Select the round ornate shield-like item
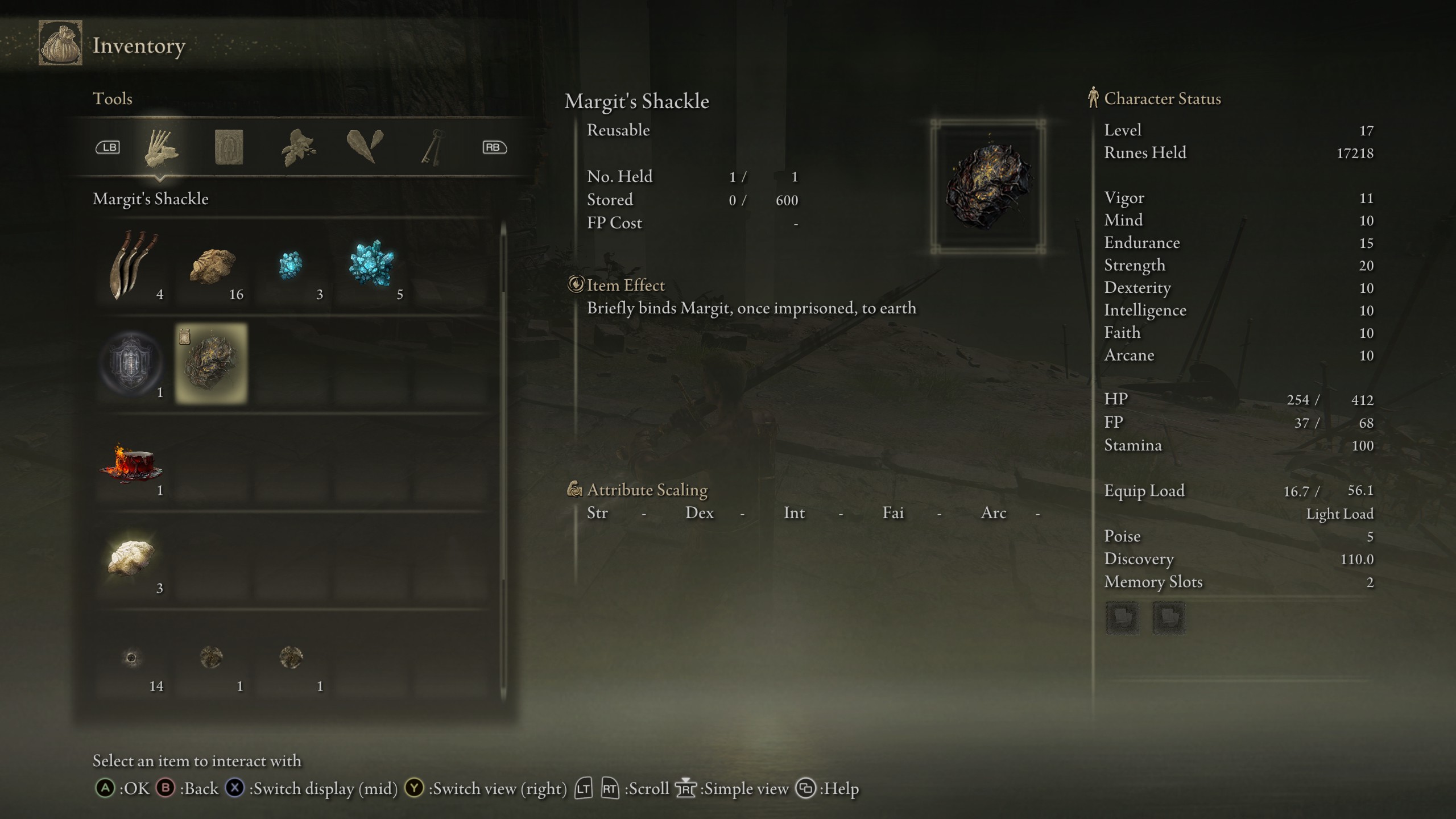The image size is (1456, 819). tap(132, 362)
